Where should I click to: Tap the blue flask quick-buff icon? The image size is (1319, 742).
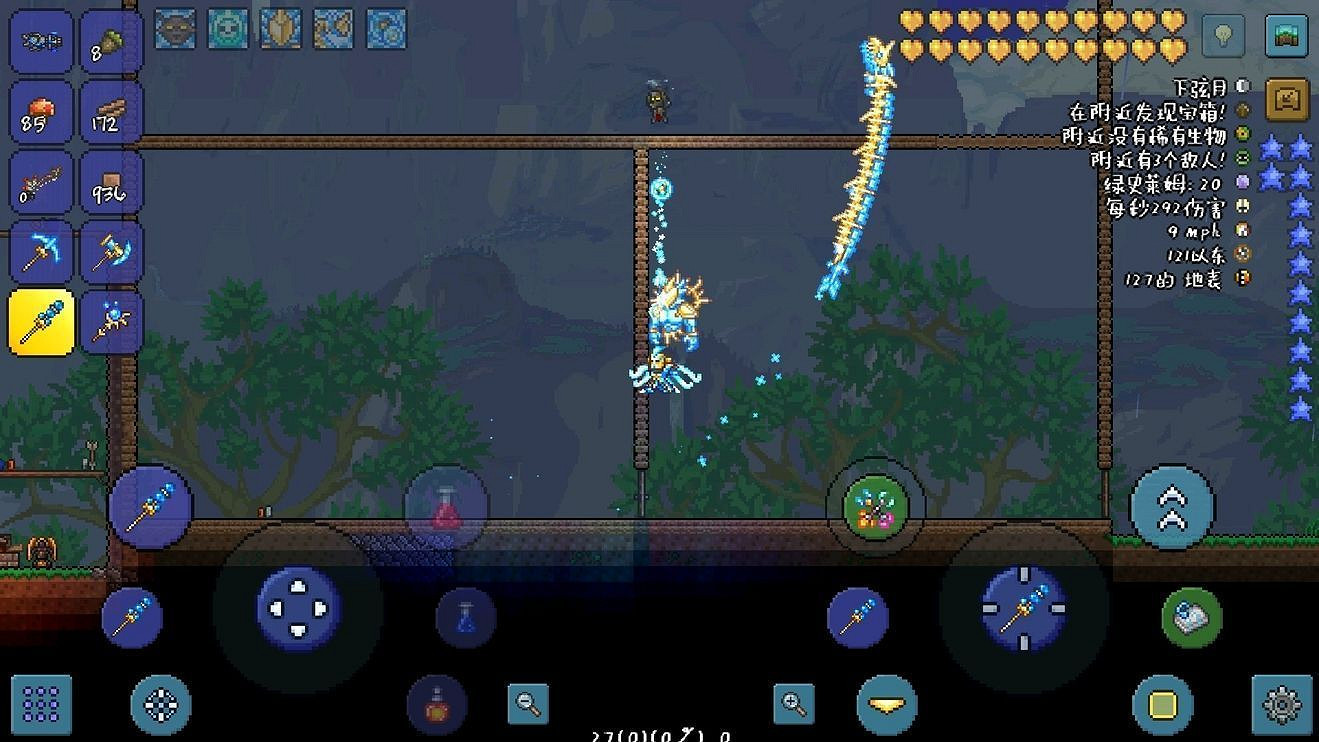(x=465, y=618)
